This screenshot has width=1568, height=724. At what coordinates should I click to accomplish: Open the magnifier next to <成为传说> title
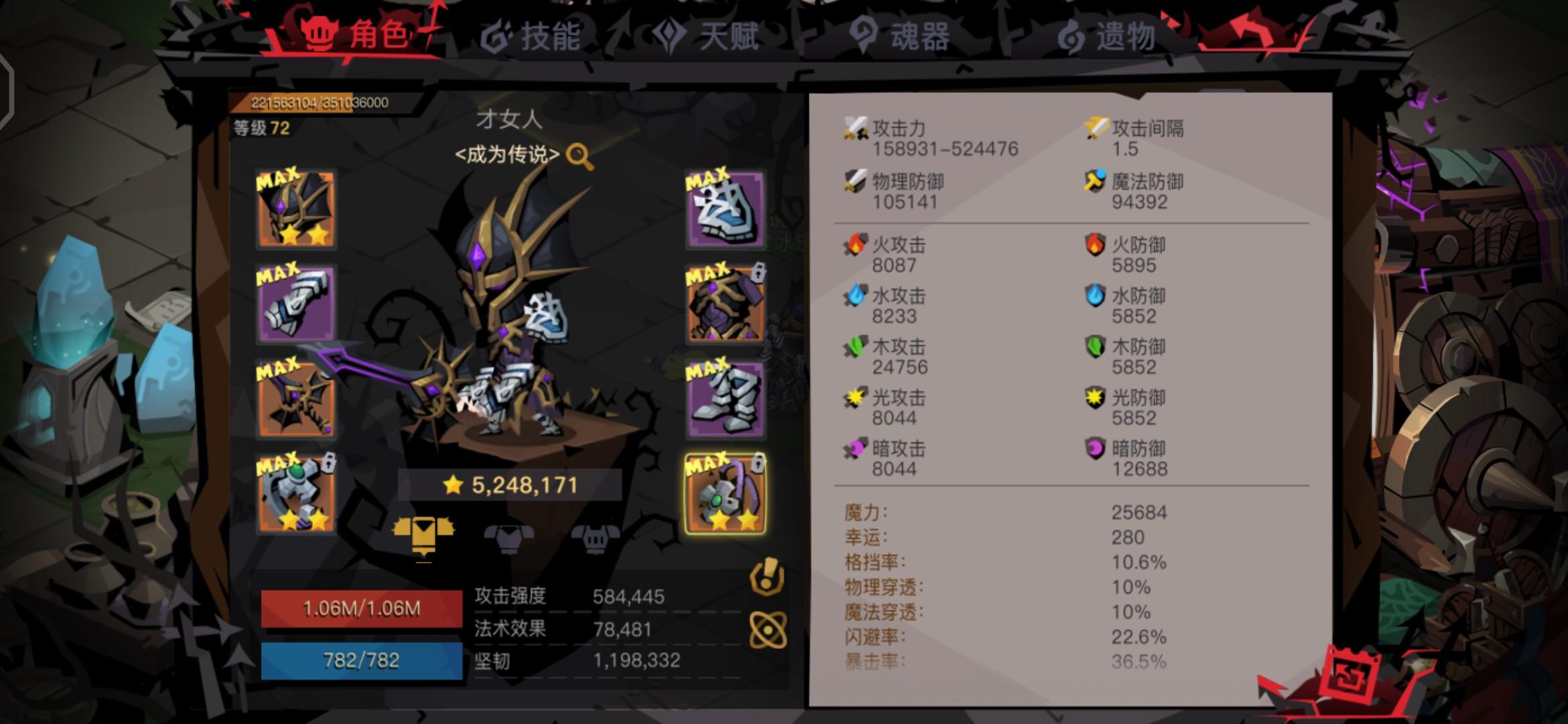[x=580, y=156]
